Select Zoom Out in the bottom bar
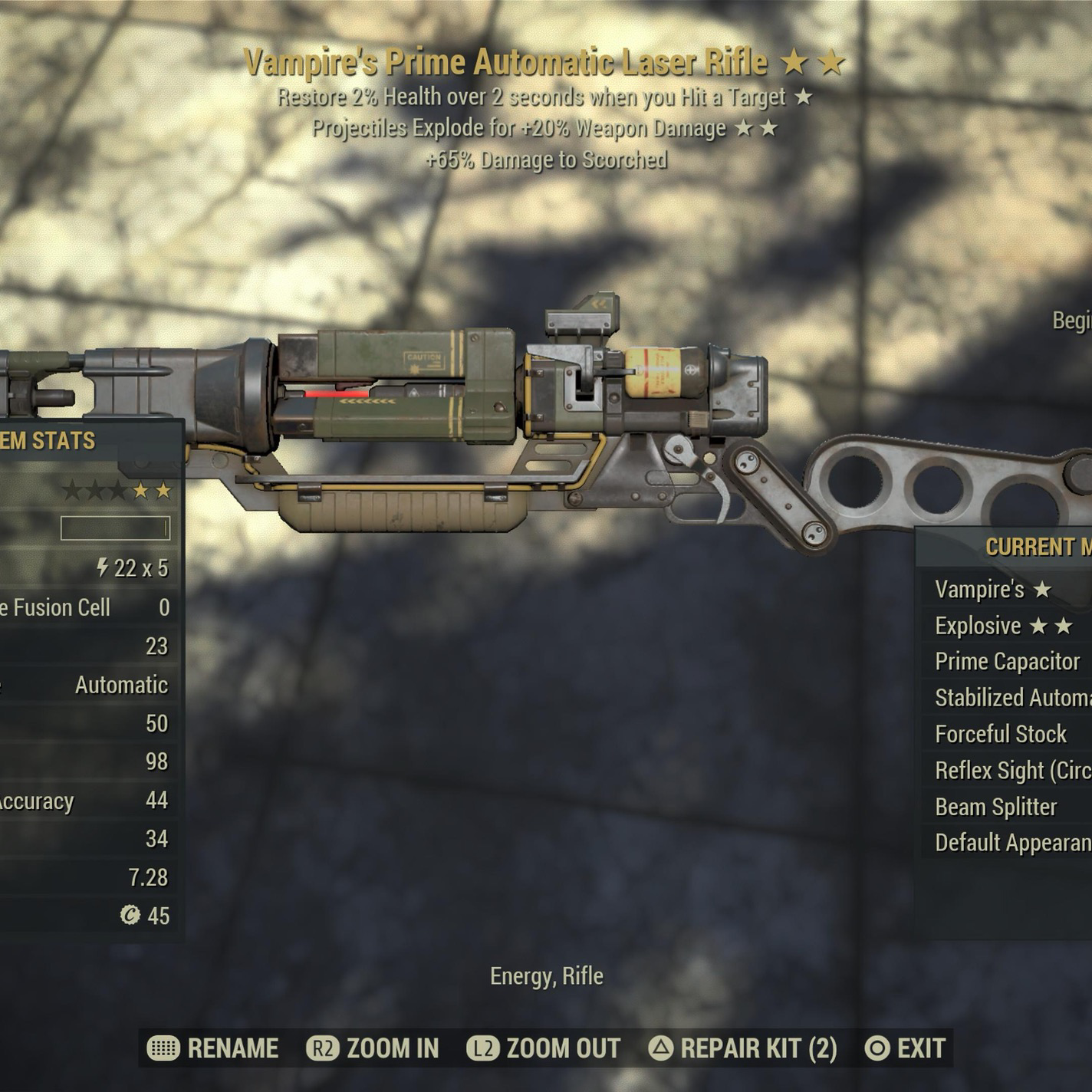 click(x=544, y=1048)
